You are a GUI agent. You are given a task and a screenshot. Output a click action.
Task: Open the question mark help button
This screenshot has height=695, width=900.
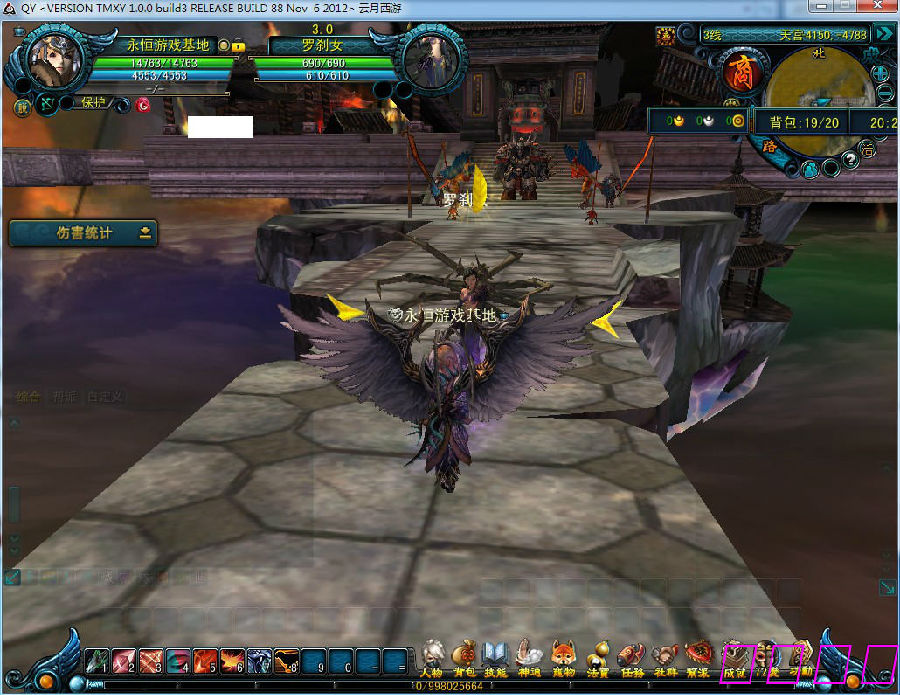pyautogui.click(x=849, y=158)
